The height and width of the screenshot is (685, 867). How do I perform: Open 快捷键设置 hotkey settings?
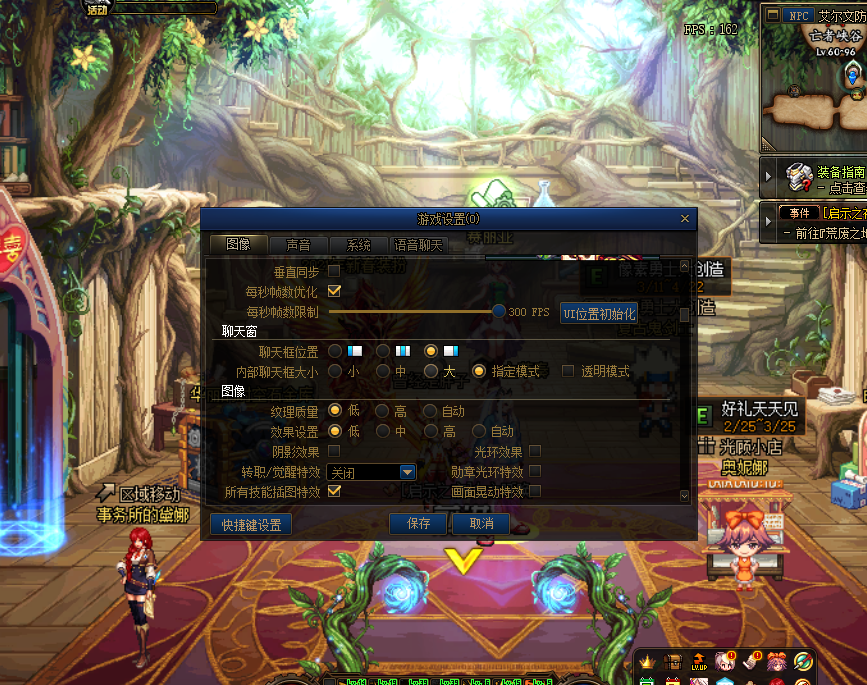[x=251, y=524]
